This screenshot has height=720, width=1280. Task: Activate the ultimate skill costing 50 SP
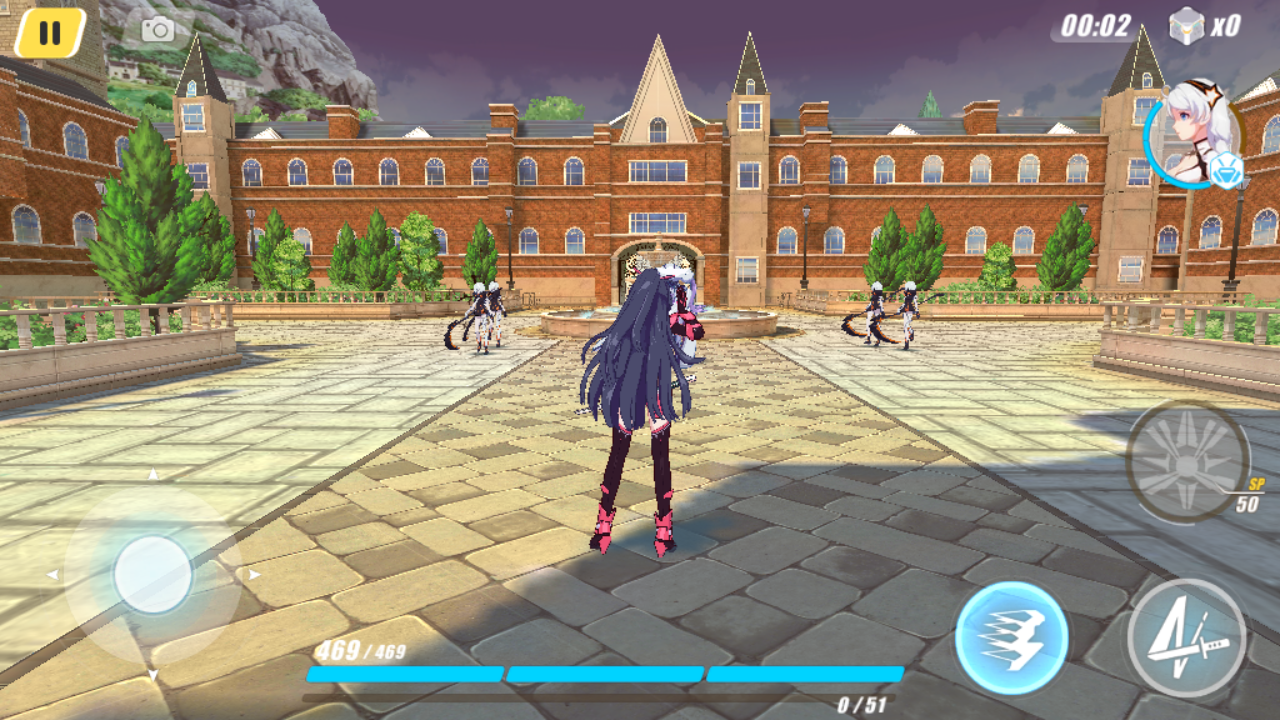point(1187,461)
